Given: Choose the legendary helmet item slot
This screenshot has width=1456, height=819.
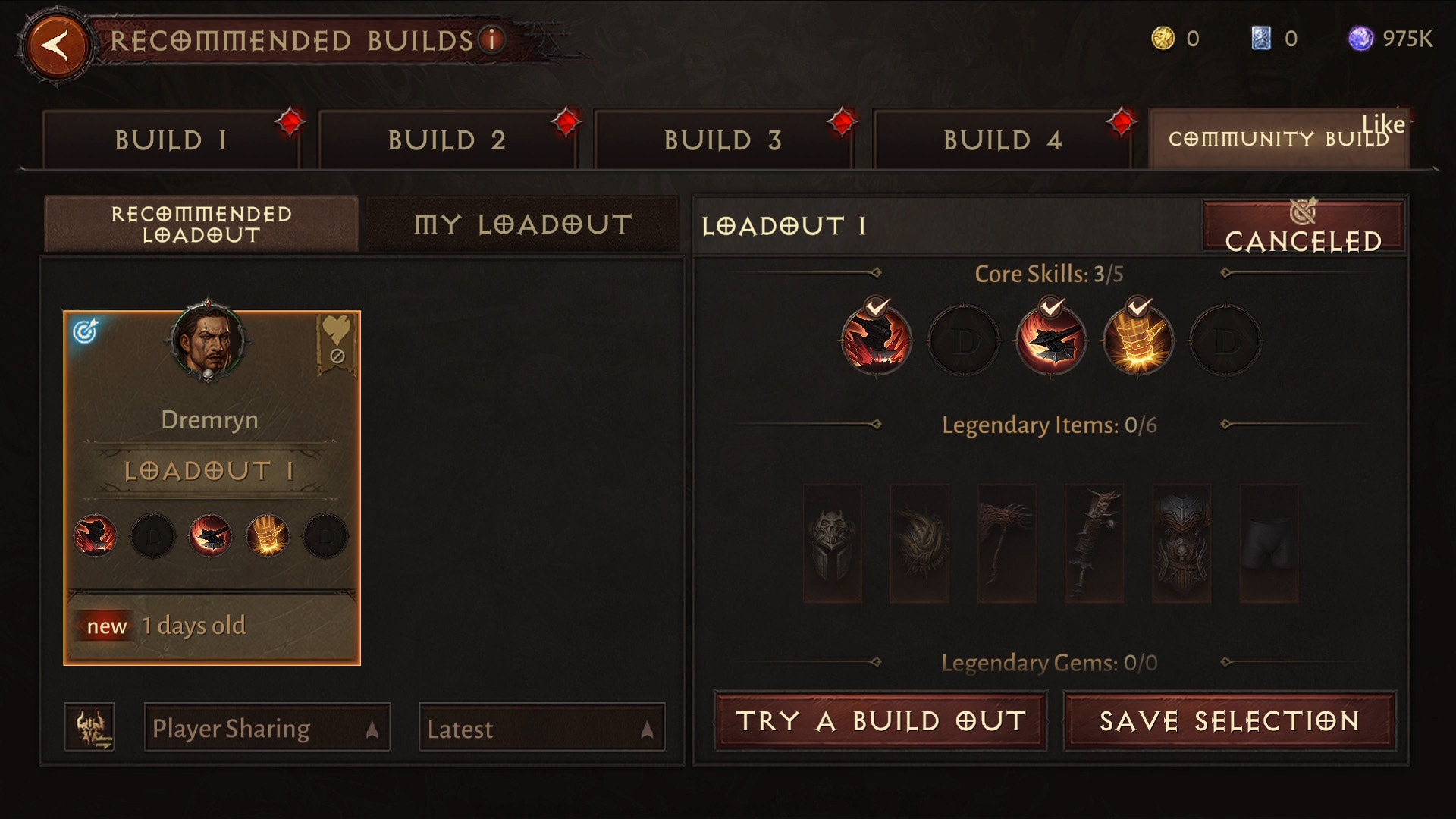Looking at the screenshot, I should [x=833, y=544].
